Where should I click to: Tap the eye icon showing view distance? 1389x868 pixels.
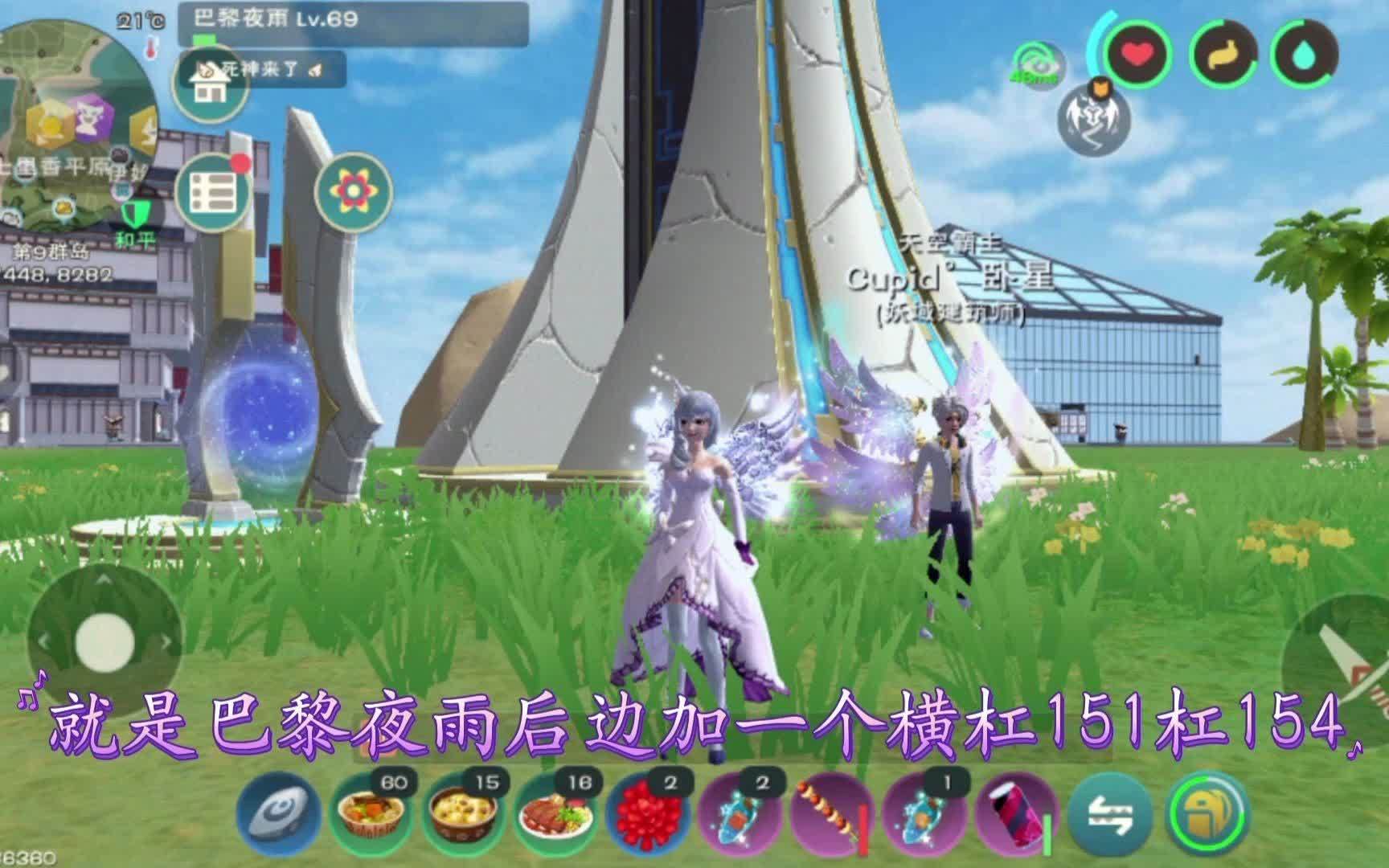[1039, 63]
